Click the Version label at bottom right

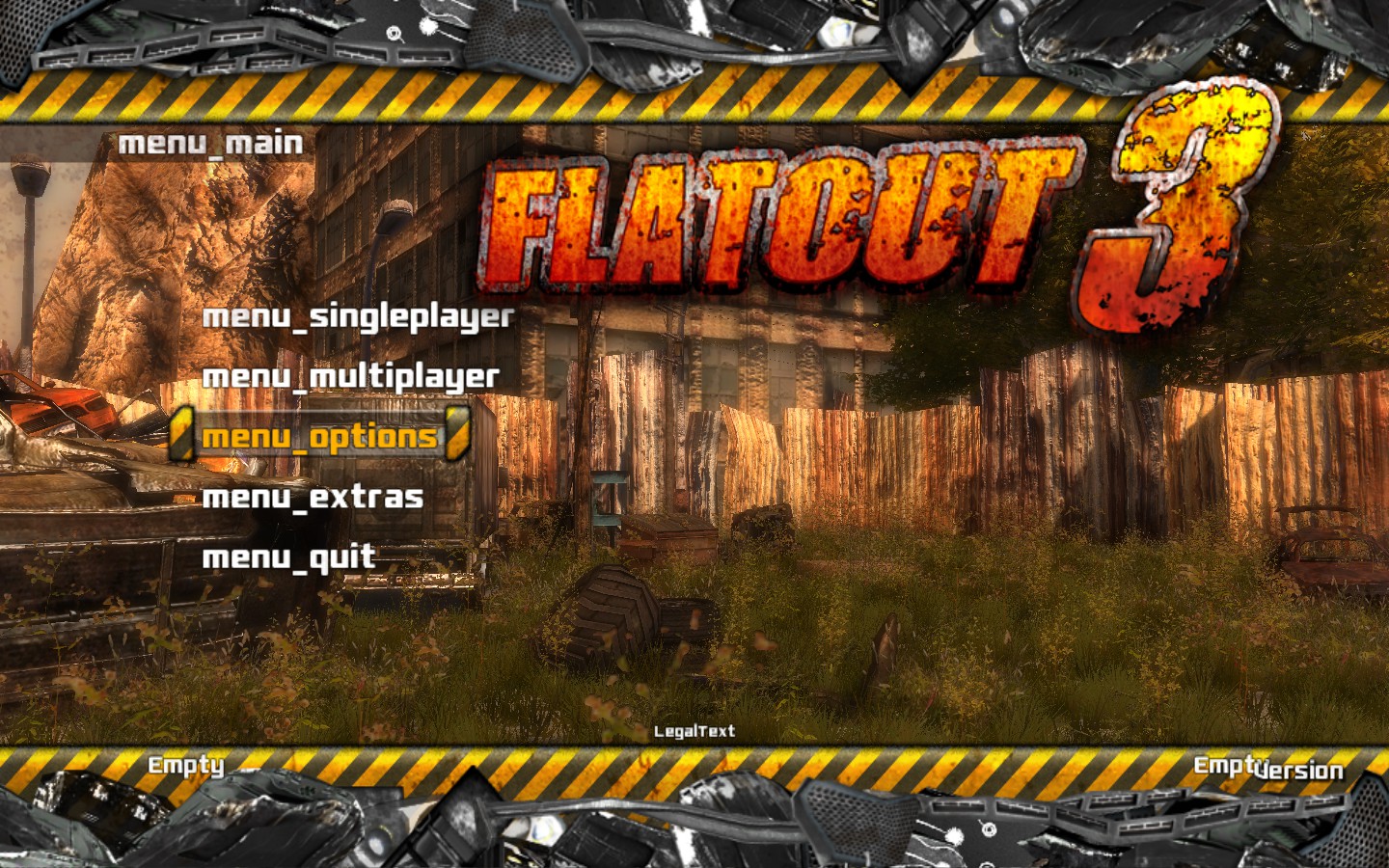pos(1299,771)
